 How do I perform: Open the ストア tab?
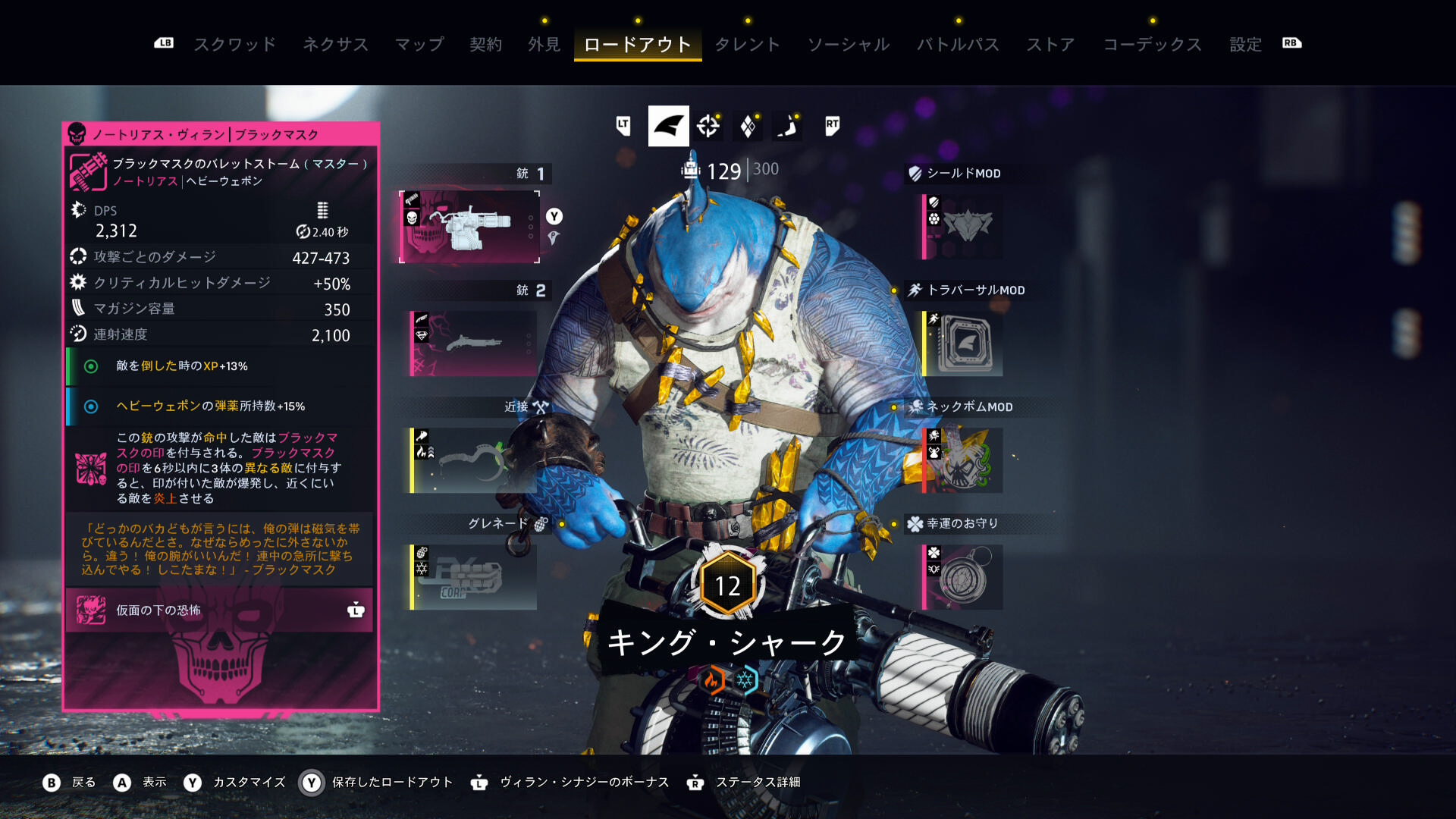[1050, 44]
